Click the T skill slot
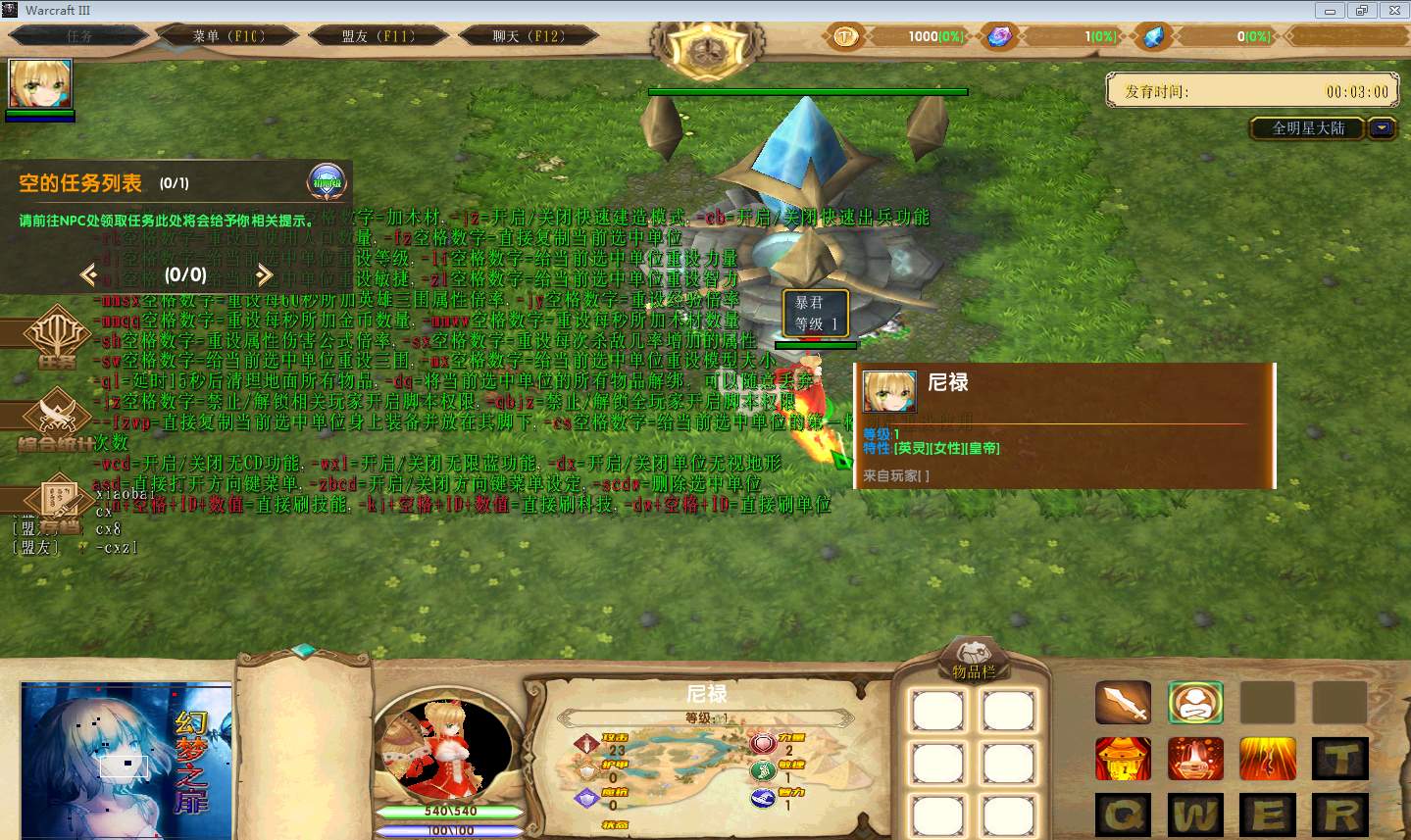This screenshot has height=840, width=1411. (1340, 759)
